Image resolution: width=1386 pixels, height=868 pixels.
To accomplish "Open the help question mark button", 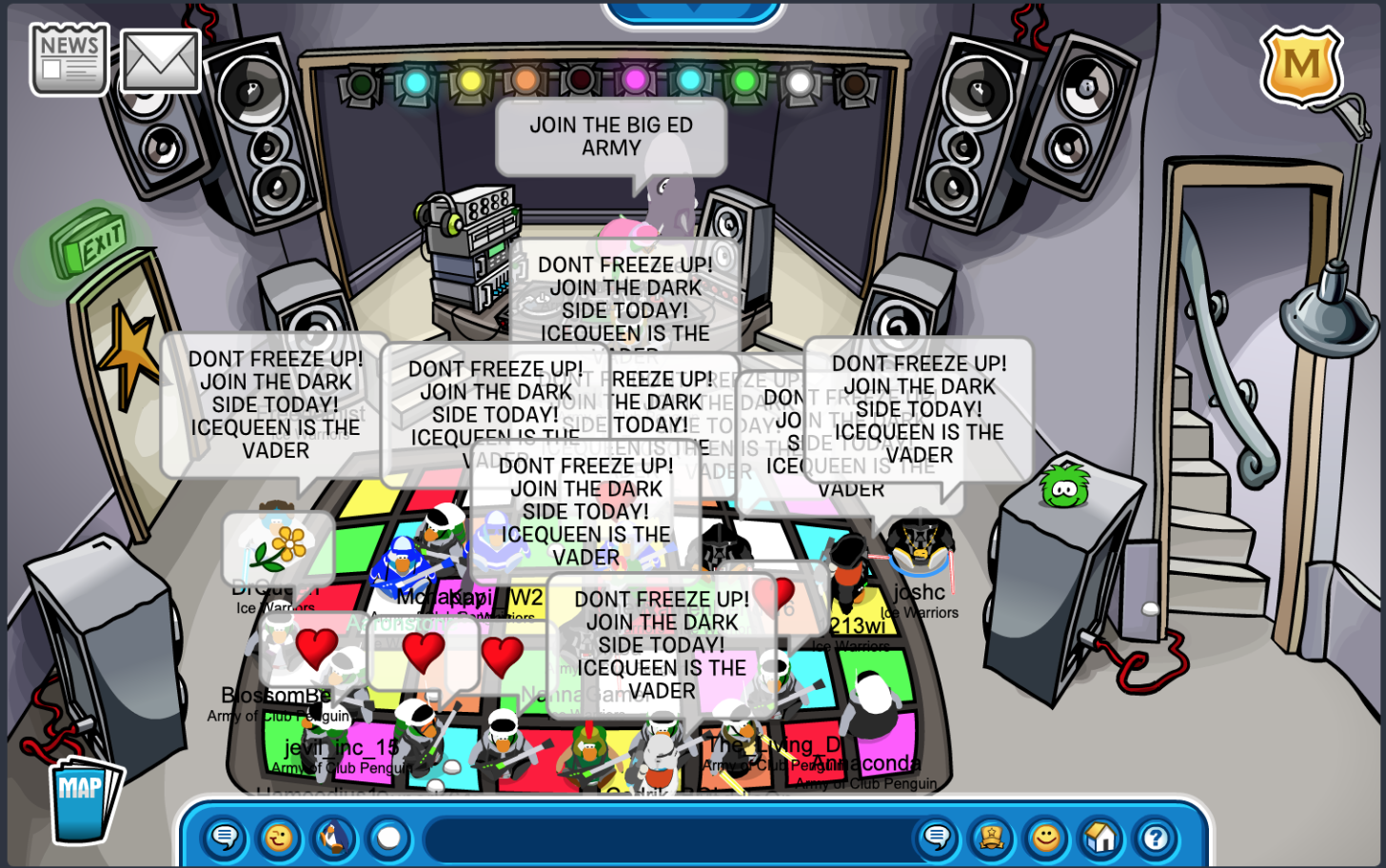I will click(1156, 838).
